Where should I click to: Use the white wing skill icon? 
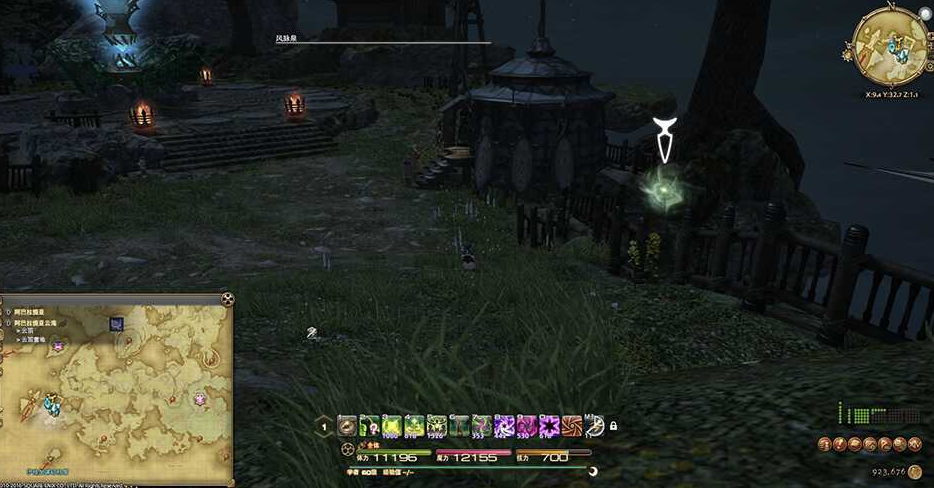pos(594,425)
